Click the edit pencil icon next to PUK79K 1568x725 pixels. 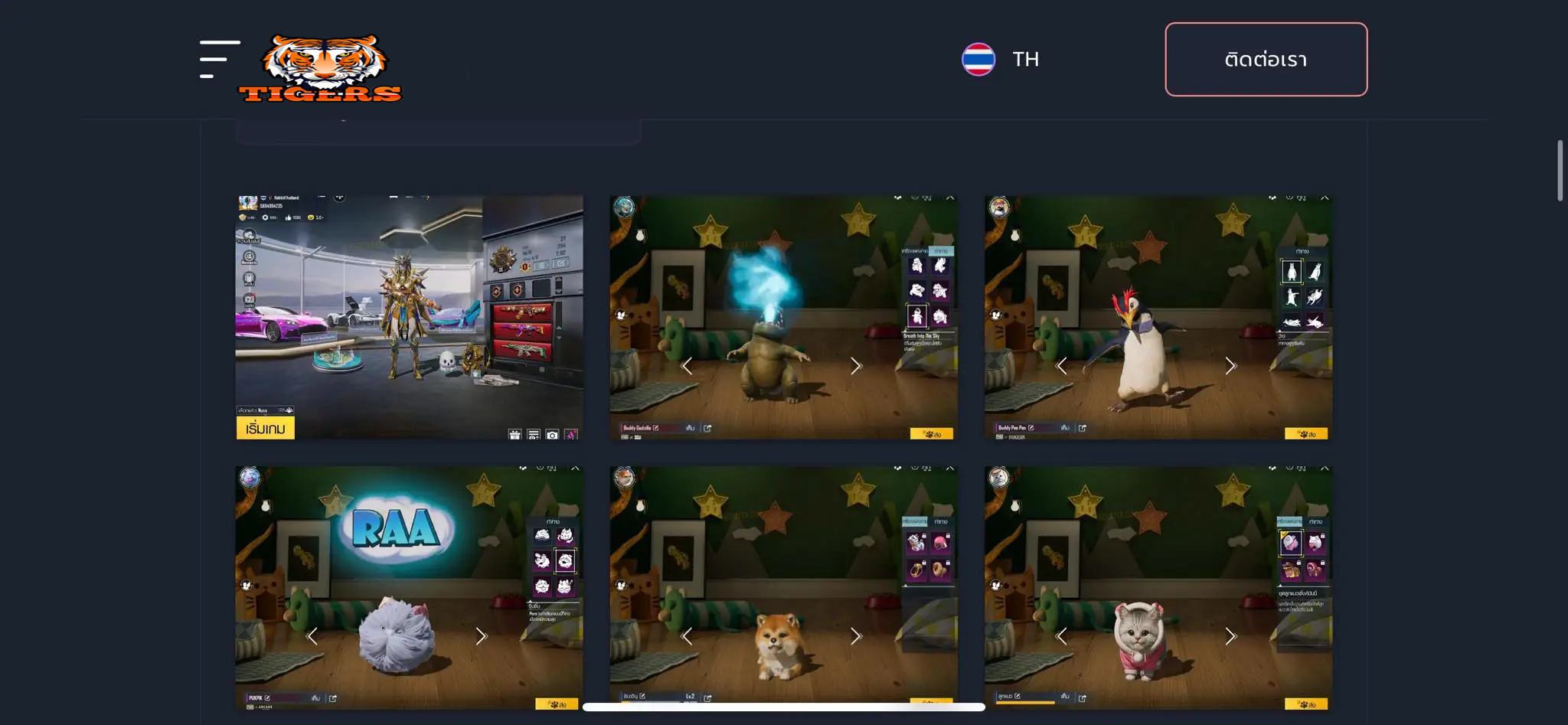[x=266, y=697]
